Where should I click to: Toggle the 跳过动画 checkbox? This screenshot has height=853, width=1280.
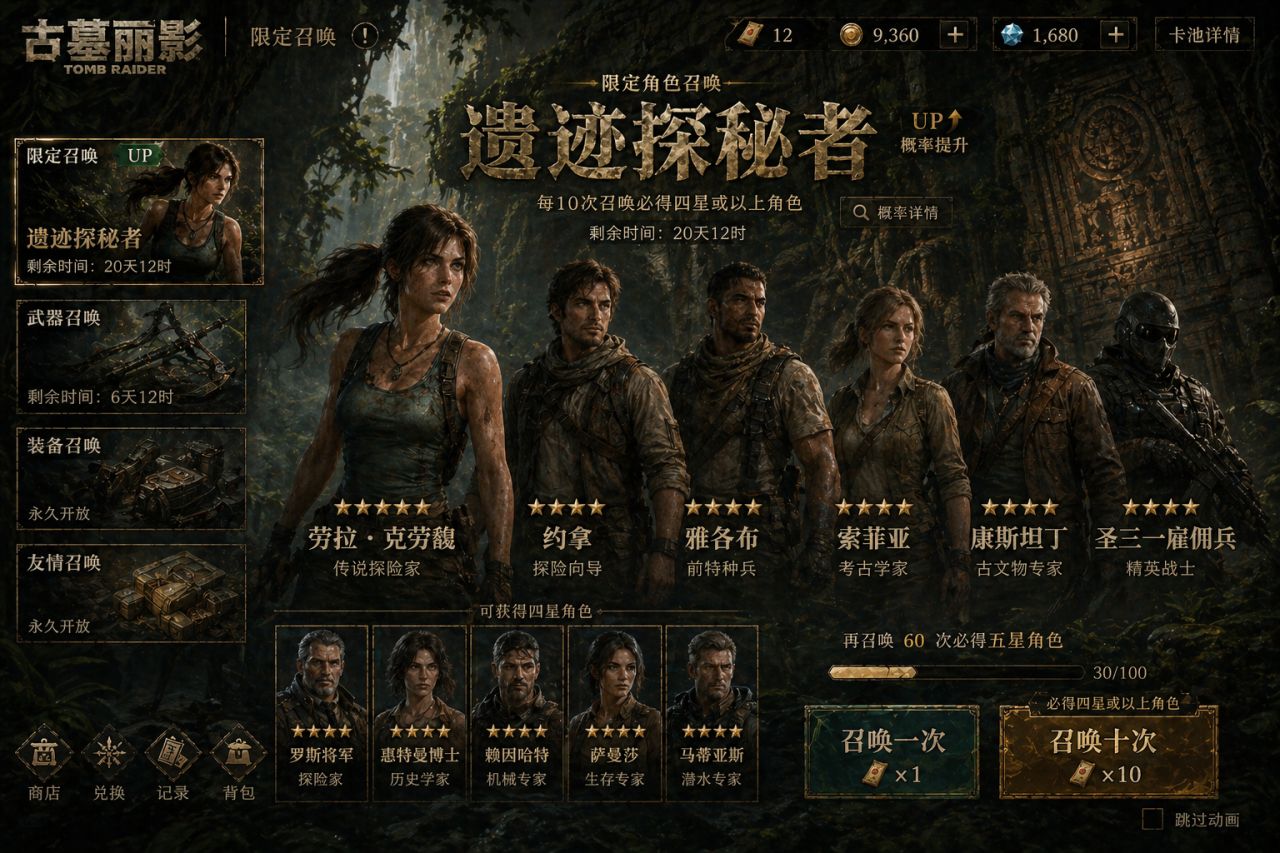click(1153, 820)
